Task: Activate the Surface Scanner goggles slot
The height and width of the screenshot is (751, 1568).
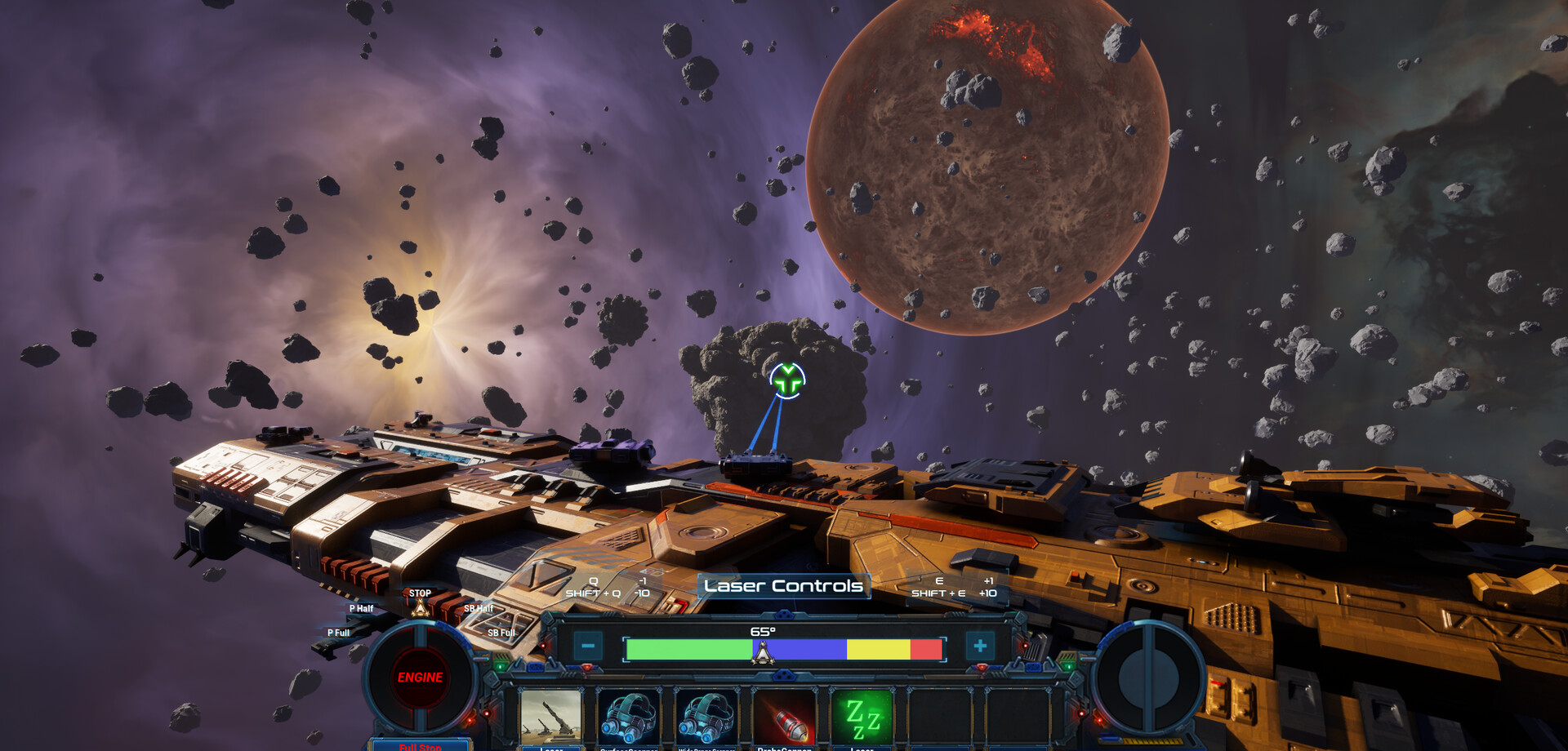Action: (x=628, y=717)
